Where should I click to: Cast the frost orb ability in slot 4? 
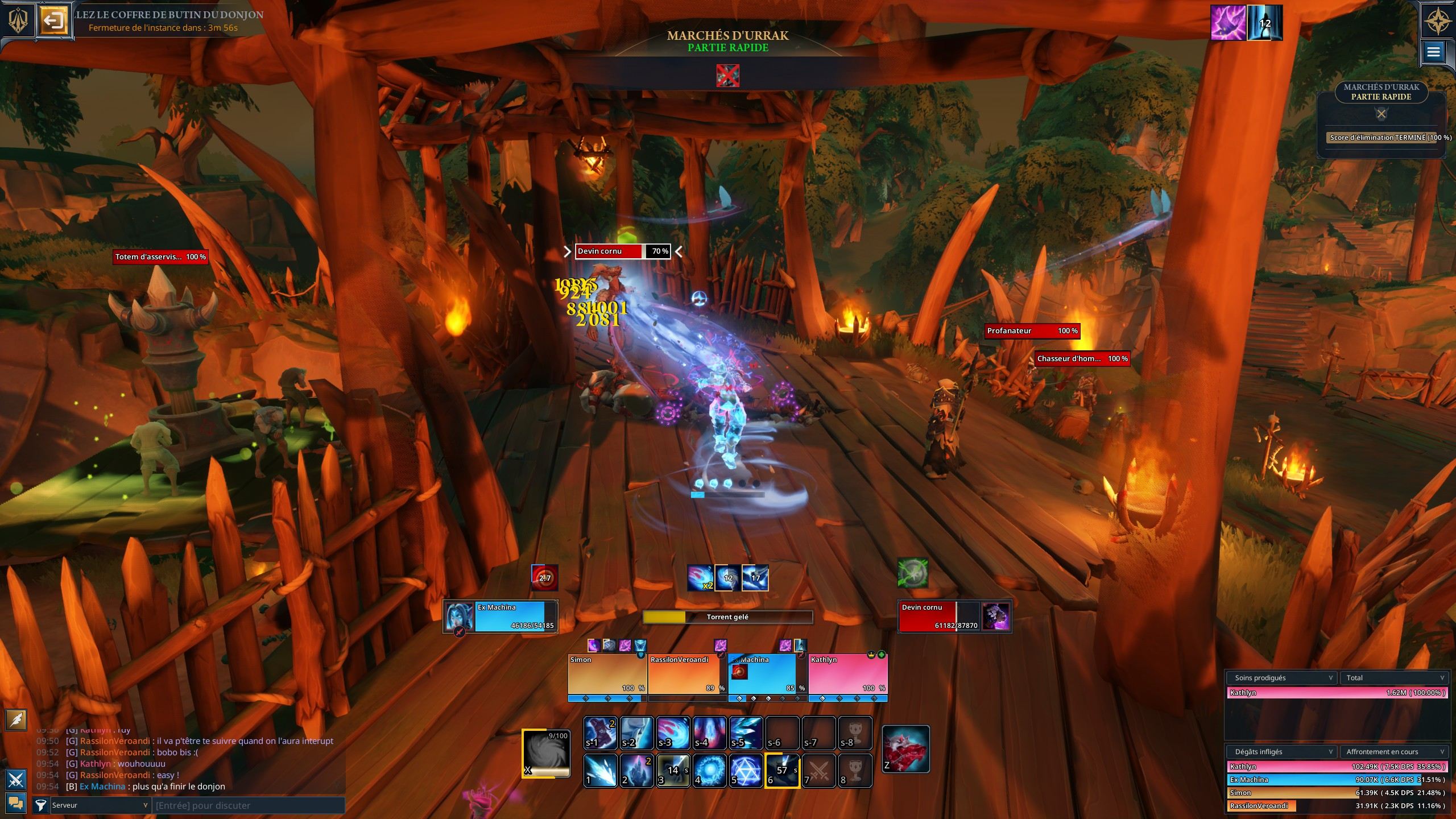pyautogui.click(x=710, y=770)
